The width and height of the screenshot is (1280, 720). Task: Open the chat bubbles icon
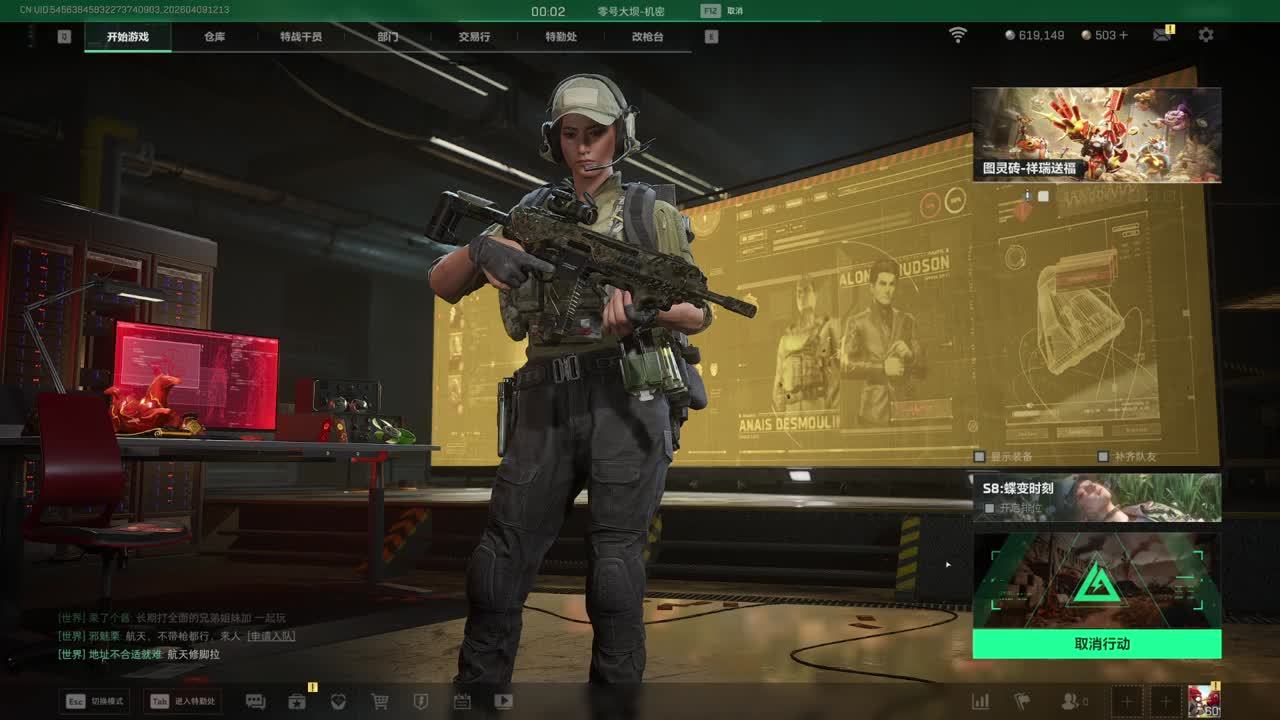tap(255, 702)
